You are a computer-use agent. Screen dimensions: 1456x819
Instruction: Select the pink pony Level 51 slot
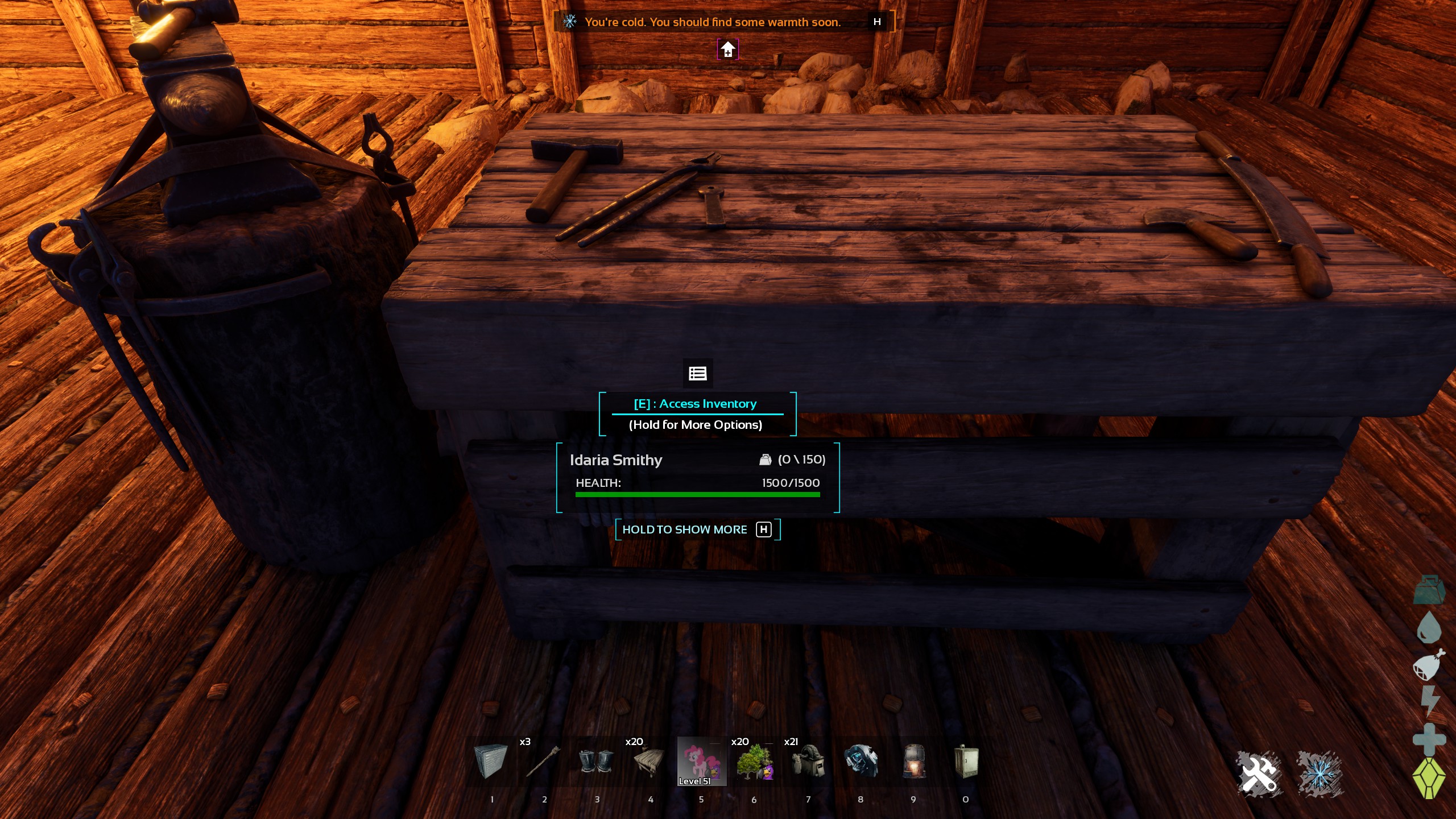pos(701,762)
